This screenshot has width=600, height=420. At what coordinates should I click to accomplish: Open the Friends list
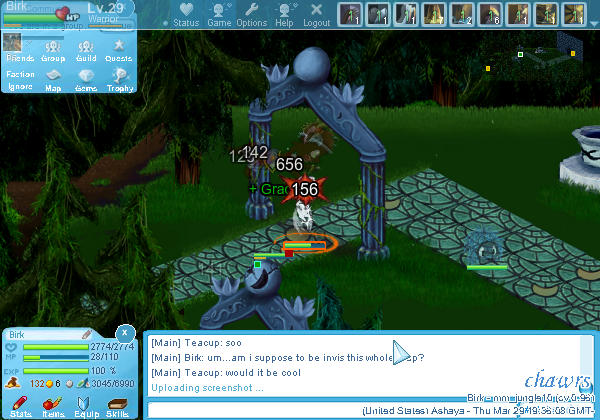[19, 50]
